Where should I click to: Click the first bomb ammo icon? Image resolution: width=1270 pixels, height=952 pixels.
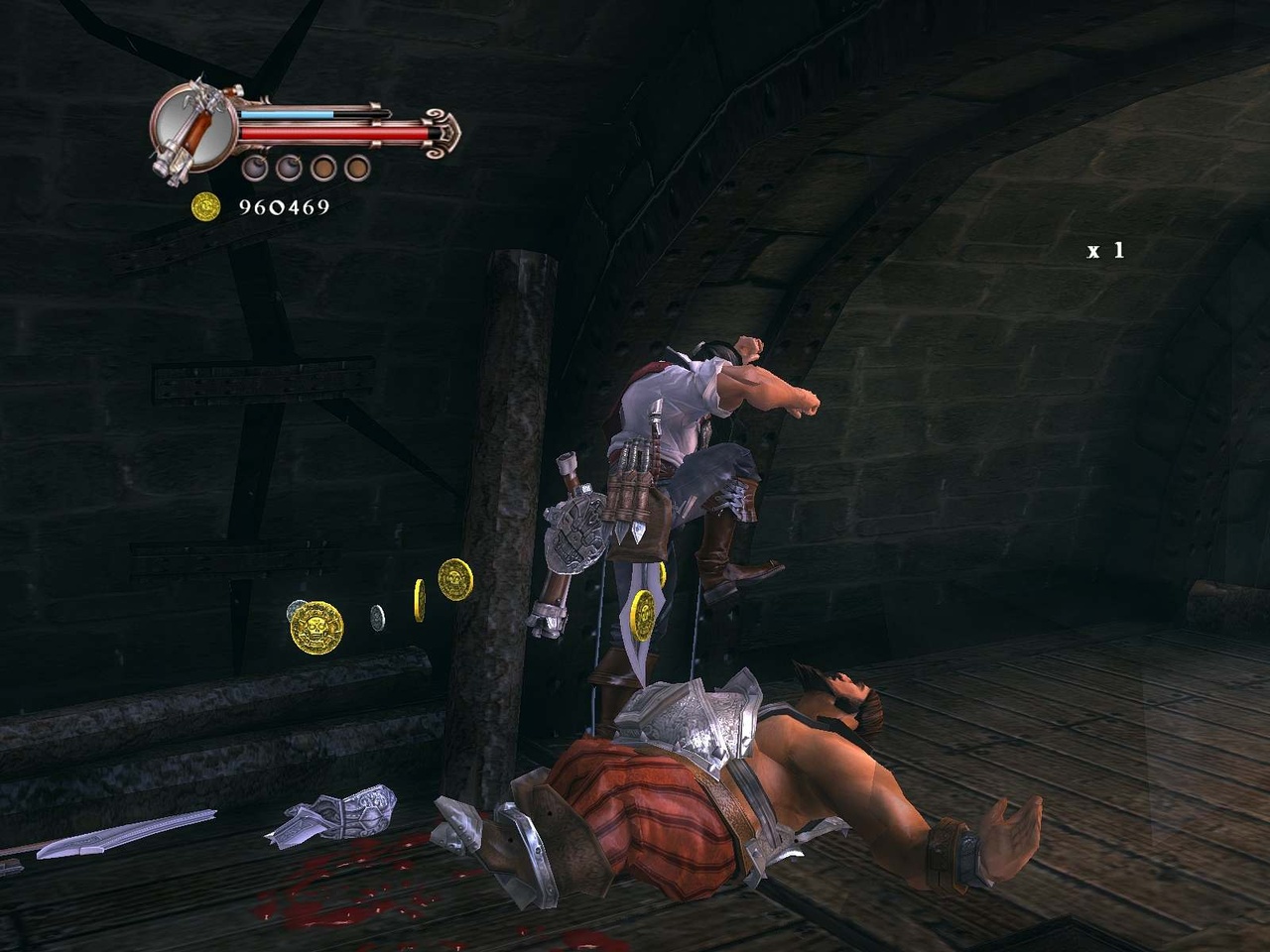tap(255, 168)
